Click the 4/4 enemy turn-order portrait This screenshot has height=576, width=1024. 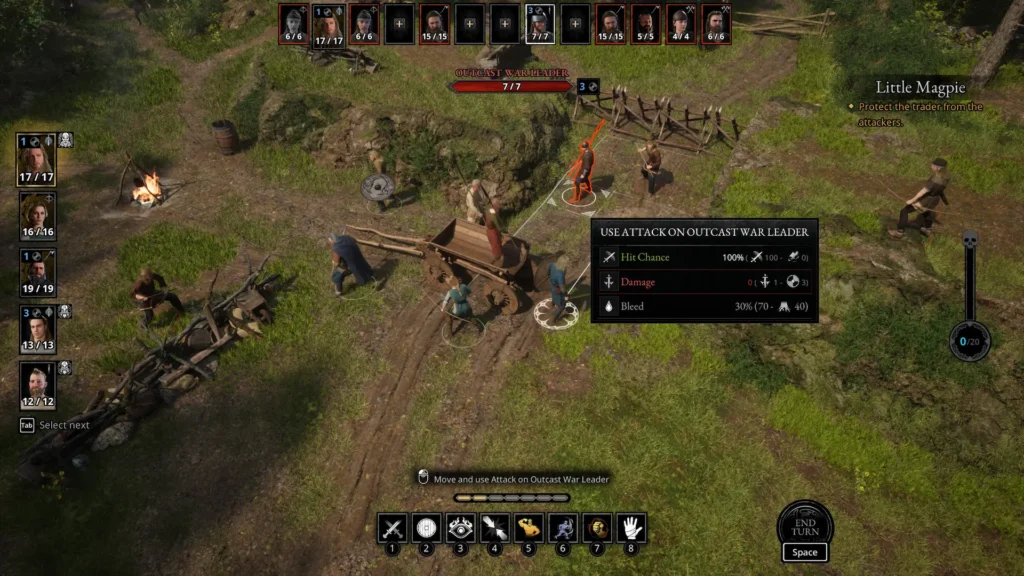(680, 24)
